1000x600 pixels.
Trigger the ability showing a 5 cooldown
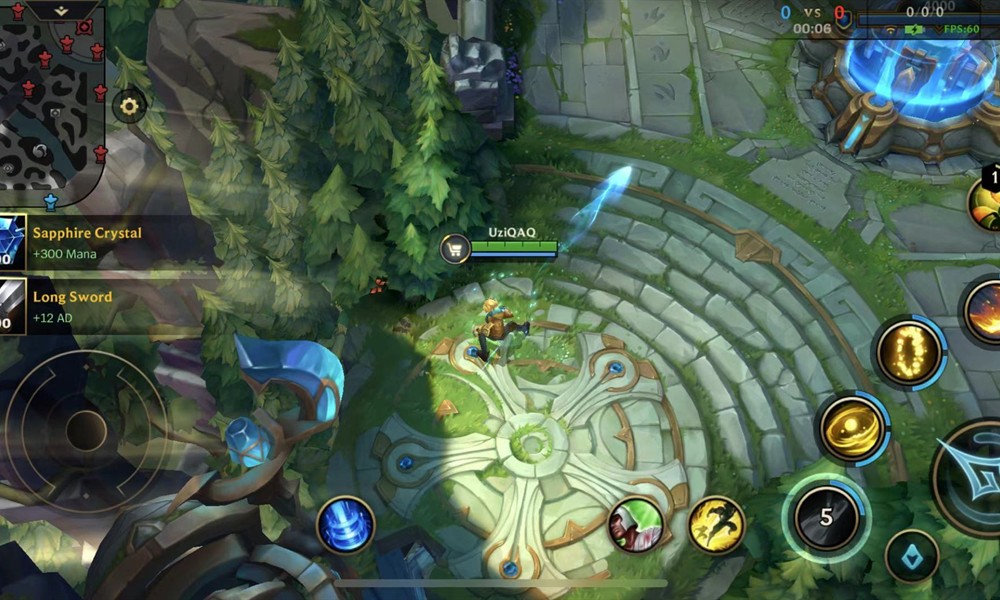click(826, 518)
